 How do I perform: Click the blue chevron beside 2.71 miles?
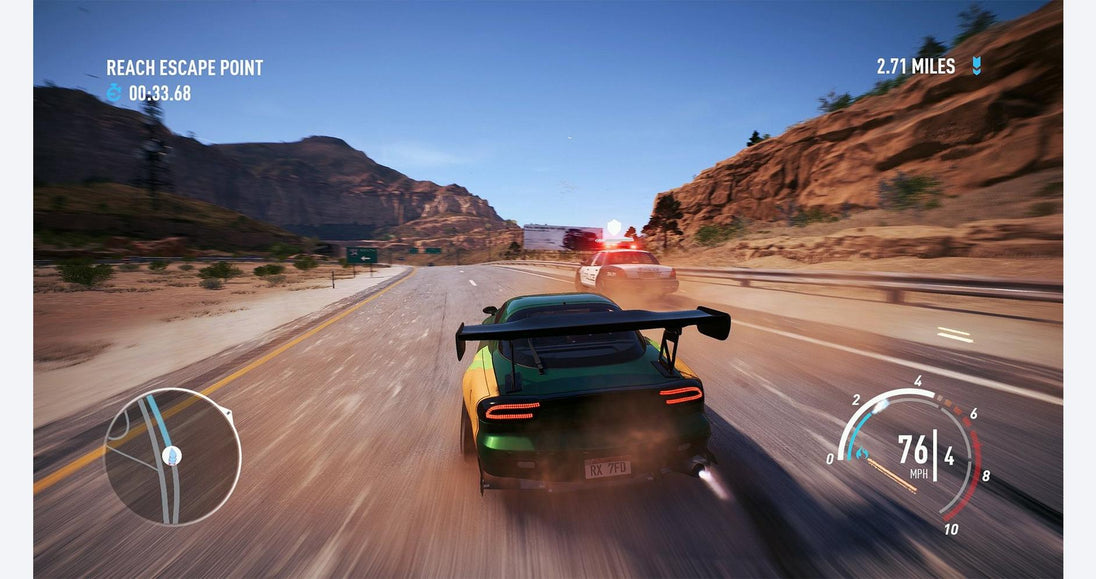(976, 66)
